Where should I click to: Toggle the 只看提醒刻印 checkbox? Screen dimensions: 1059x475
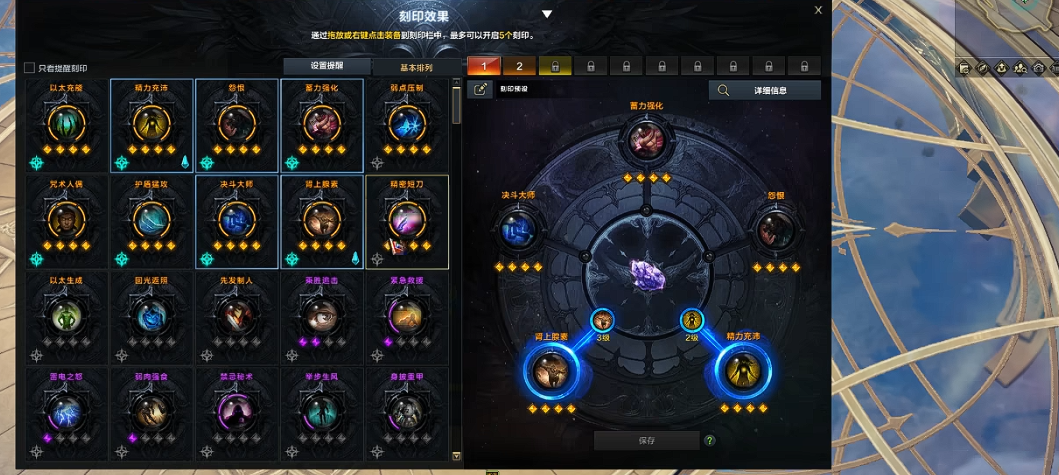coord(29,68)
